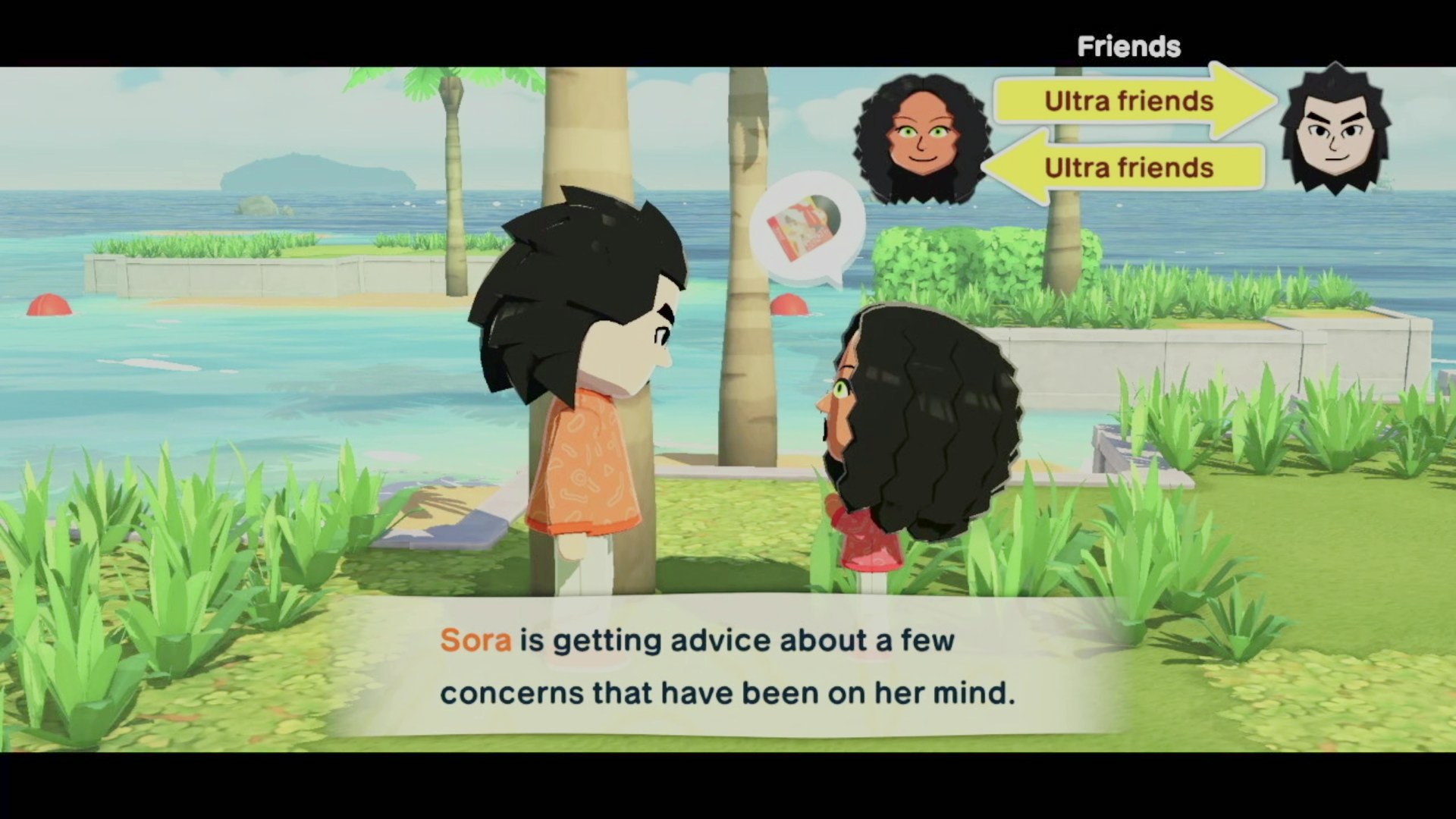Screen dimensions: 1456x819
Task: Select the spiky-haired Mii portrait
Action: (1335, 130)
